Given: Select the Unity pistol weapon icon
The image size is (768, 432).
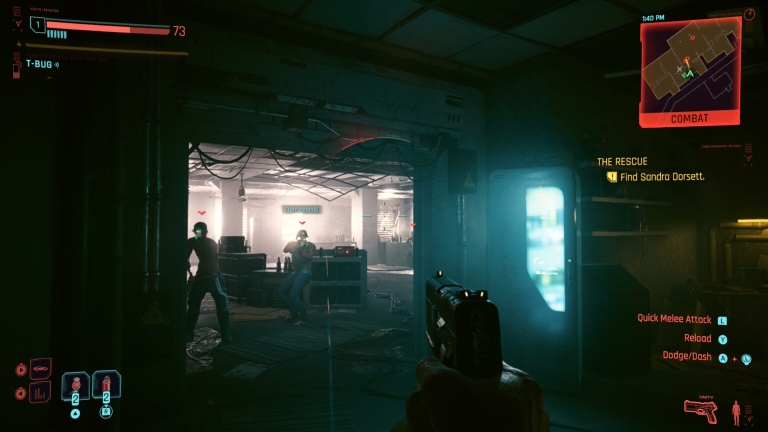Looking at the screenshot, I should tap(702, 410).
